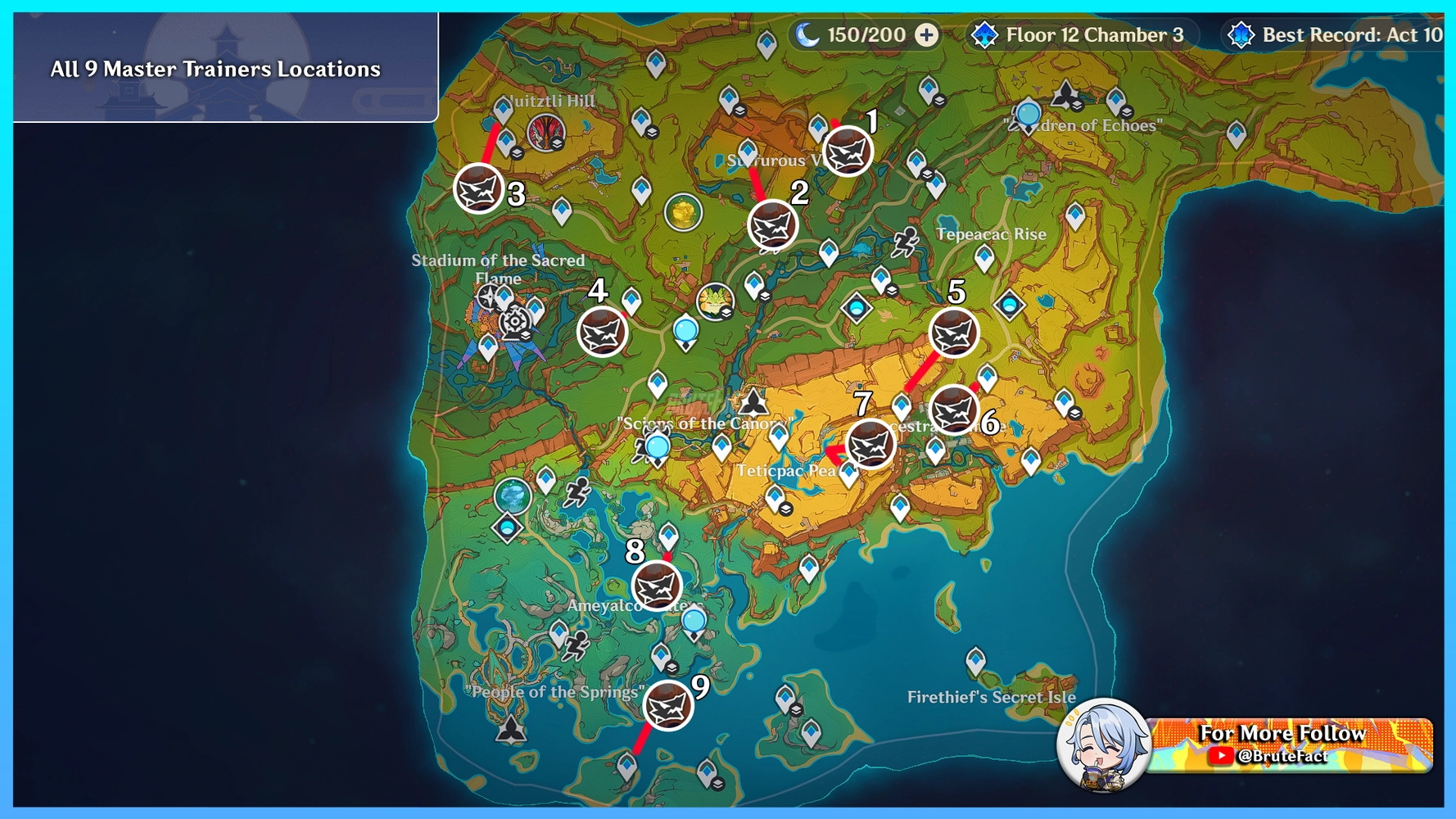Screen dimensions: 1456x819
Task: Click the boss icon near Huitztli Hill
Action: click(545, 132)
